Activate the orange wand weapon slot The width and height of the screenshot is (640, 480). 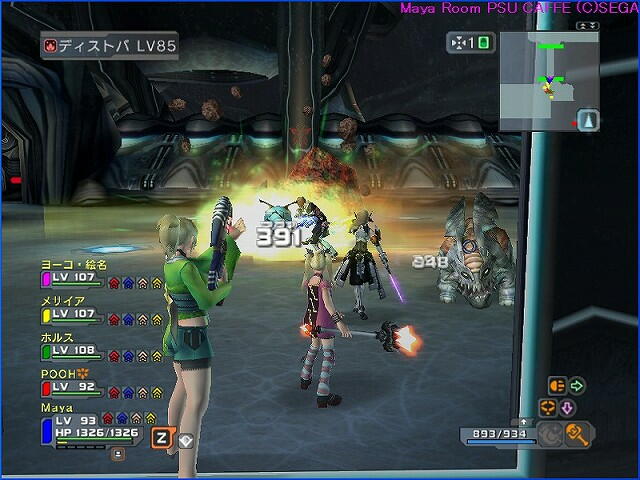click(576, 432)
